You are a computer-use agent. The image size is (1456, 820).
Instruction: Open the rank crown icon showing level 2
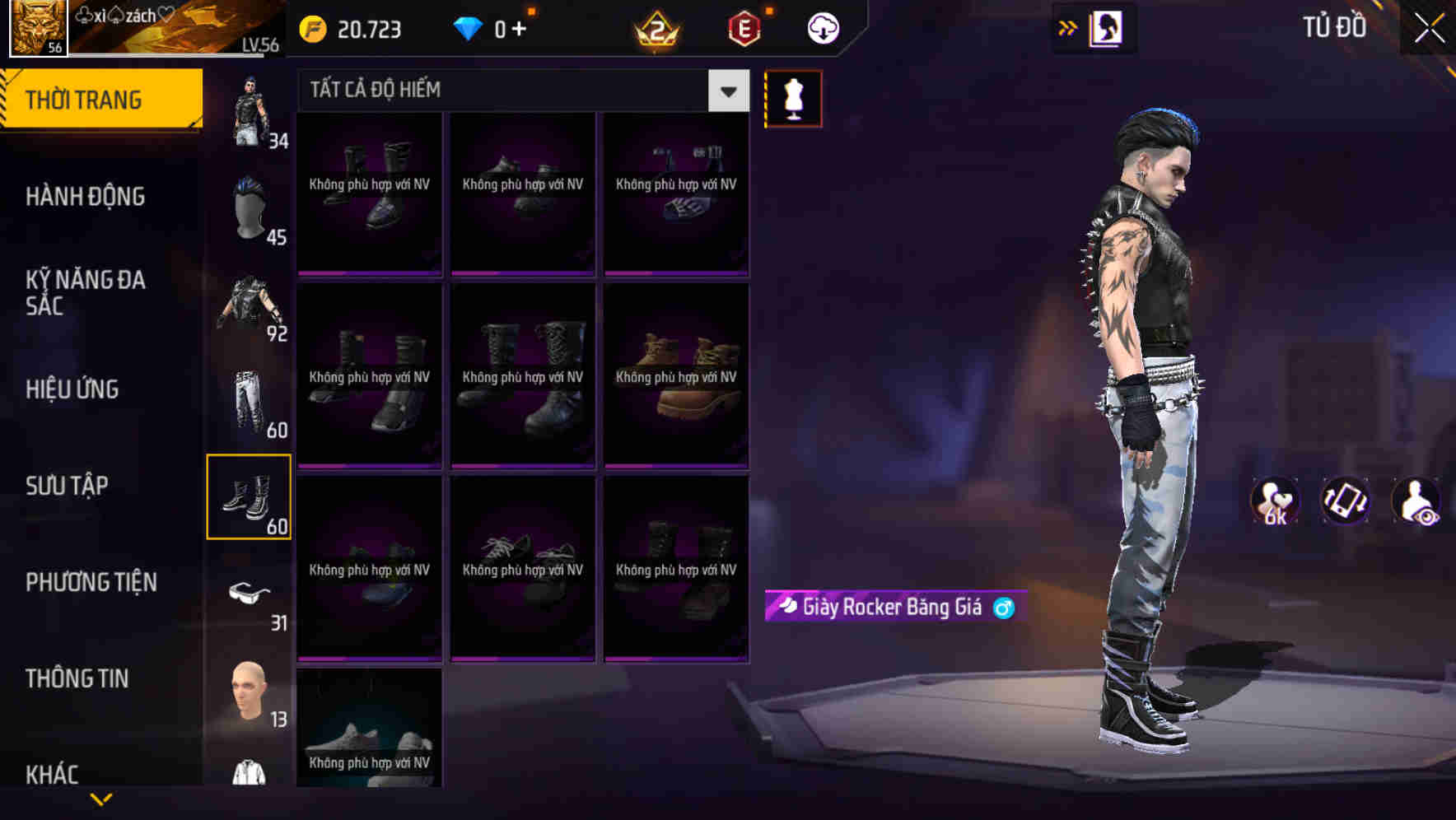coord(655,29)
